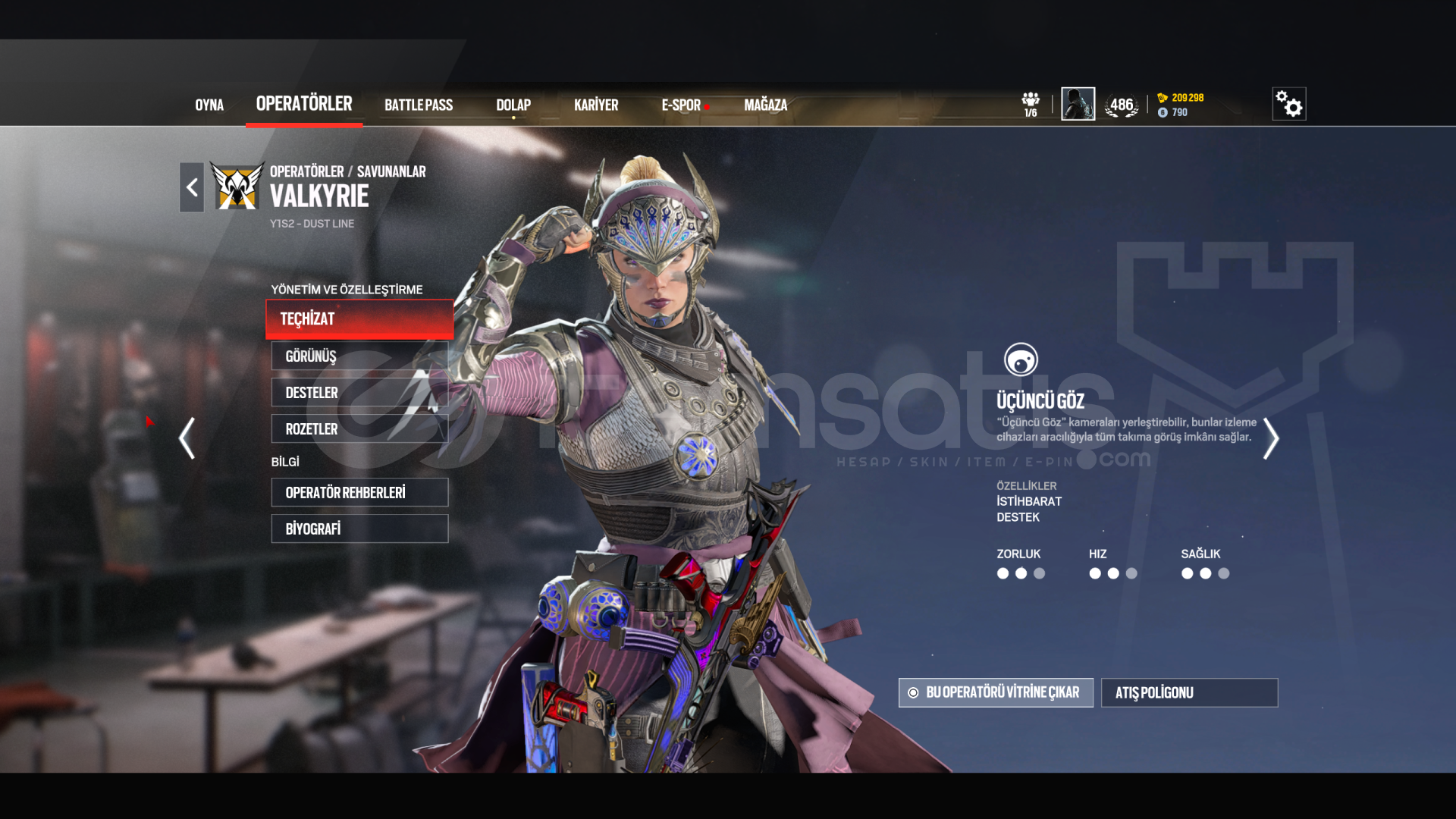The height and width of the screenshot is (819, 1456).
Task: Open the GÖRÜNÜŞ customization menu
Action: pyautogui.click(x=359, y=356)
